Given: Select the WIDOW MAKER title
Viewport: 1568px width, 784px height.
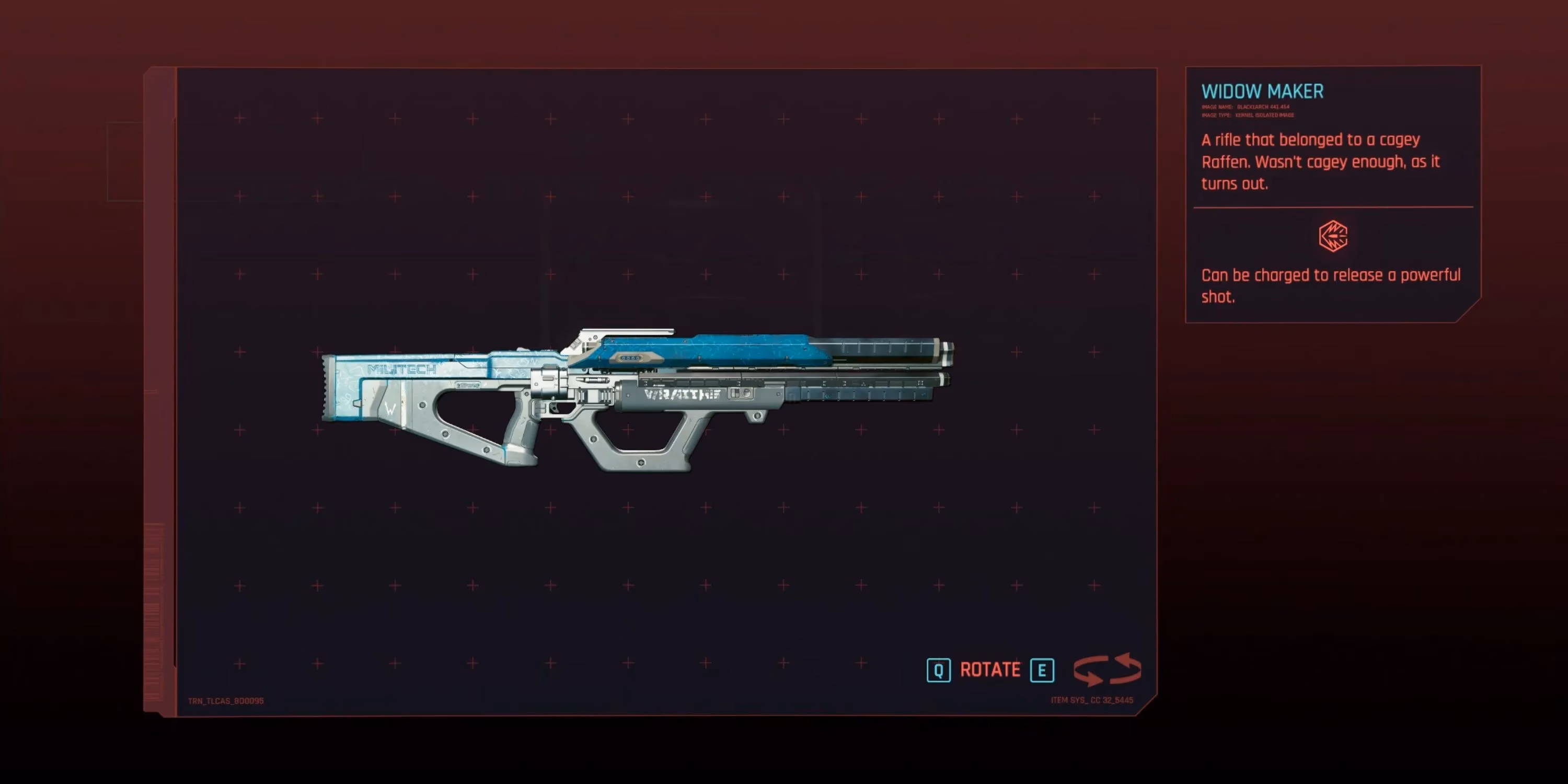Looking at the screenshot, I should 1262,91.
